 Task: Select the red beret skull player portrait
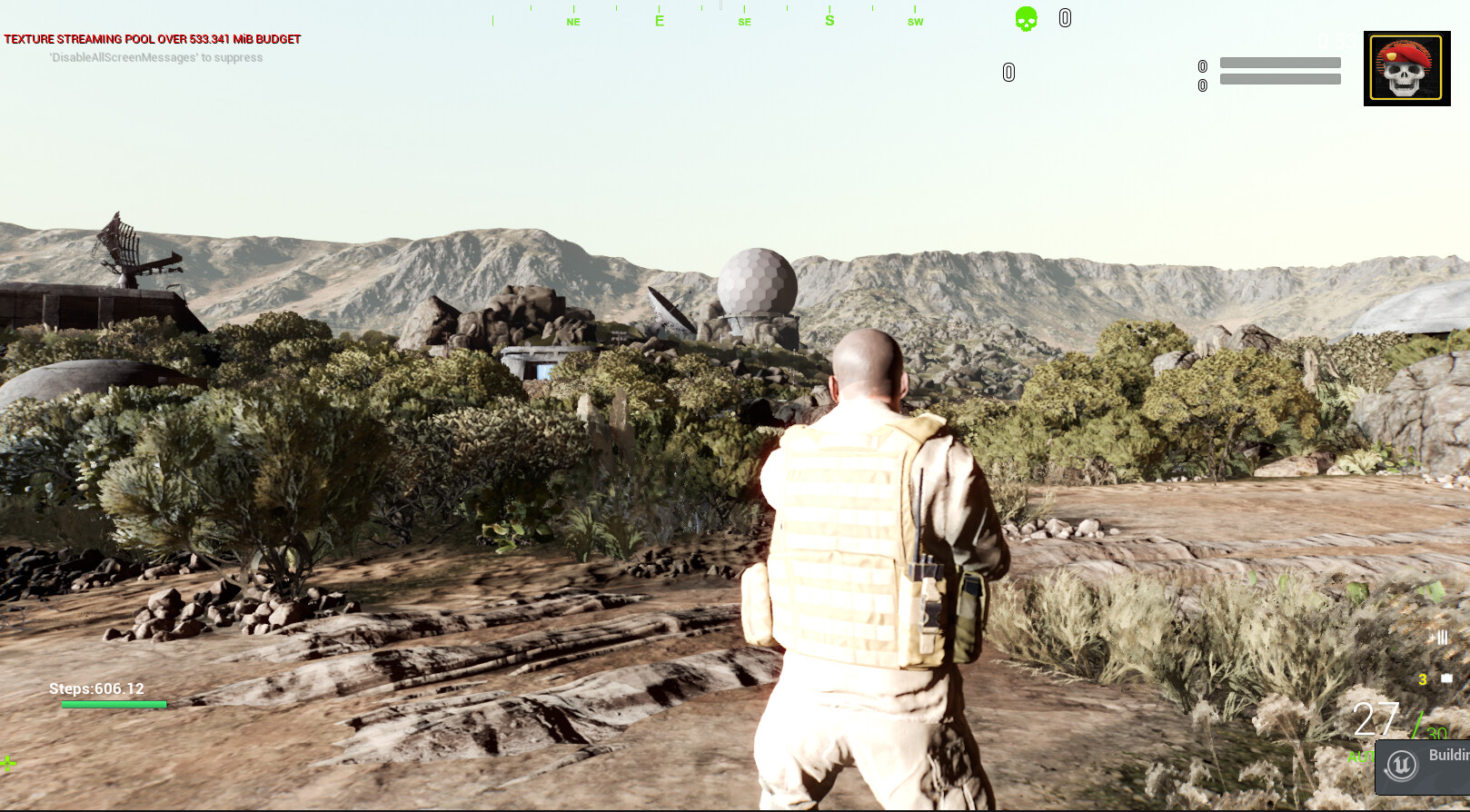1406,68
